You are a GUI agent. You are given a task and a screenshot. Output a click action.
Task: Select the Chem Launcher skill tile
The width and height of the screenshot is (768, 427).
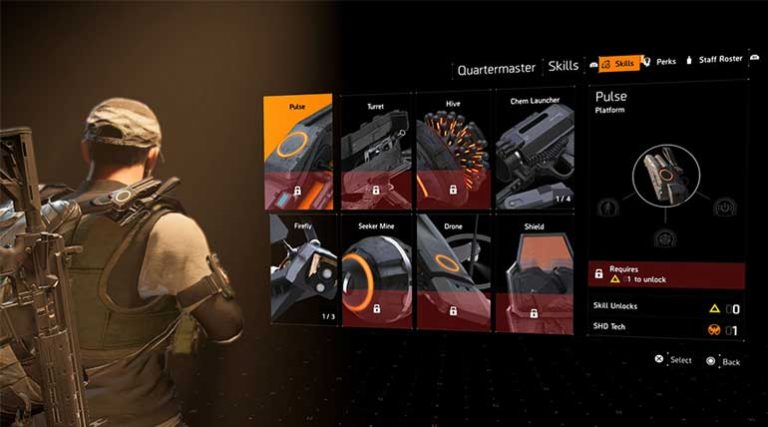[x=531, y=152]
